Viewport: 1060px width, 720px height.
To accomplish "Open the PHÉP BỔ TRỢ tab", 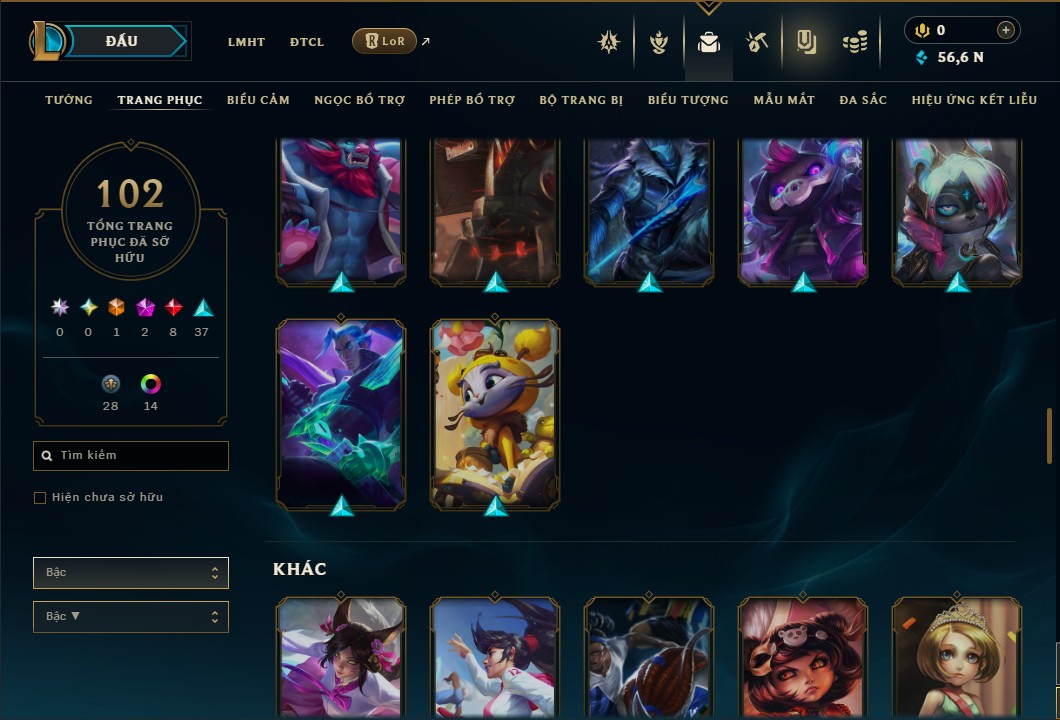I will pyautogui.click(x=472, y=100).
